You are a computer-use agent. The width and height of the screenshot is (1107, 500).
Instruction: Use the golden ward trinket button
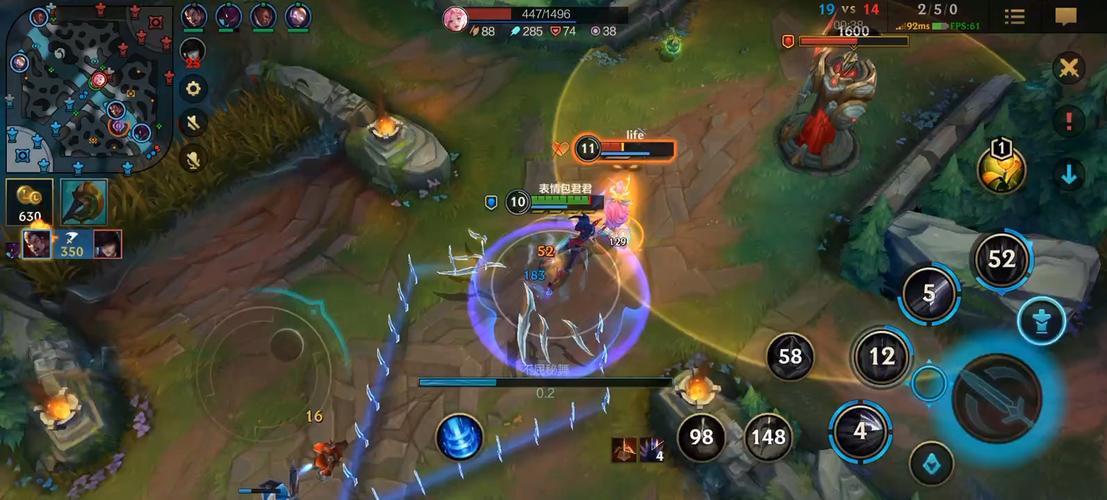pos(1001,168)
